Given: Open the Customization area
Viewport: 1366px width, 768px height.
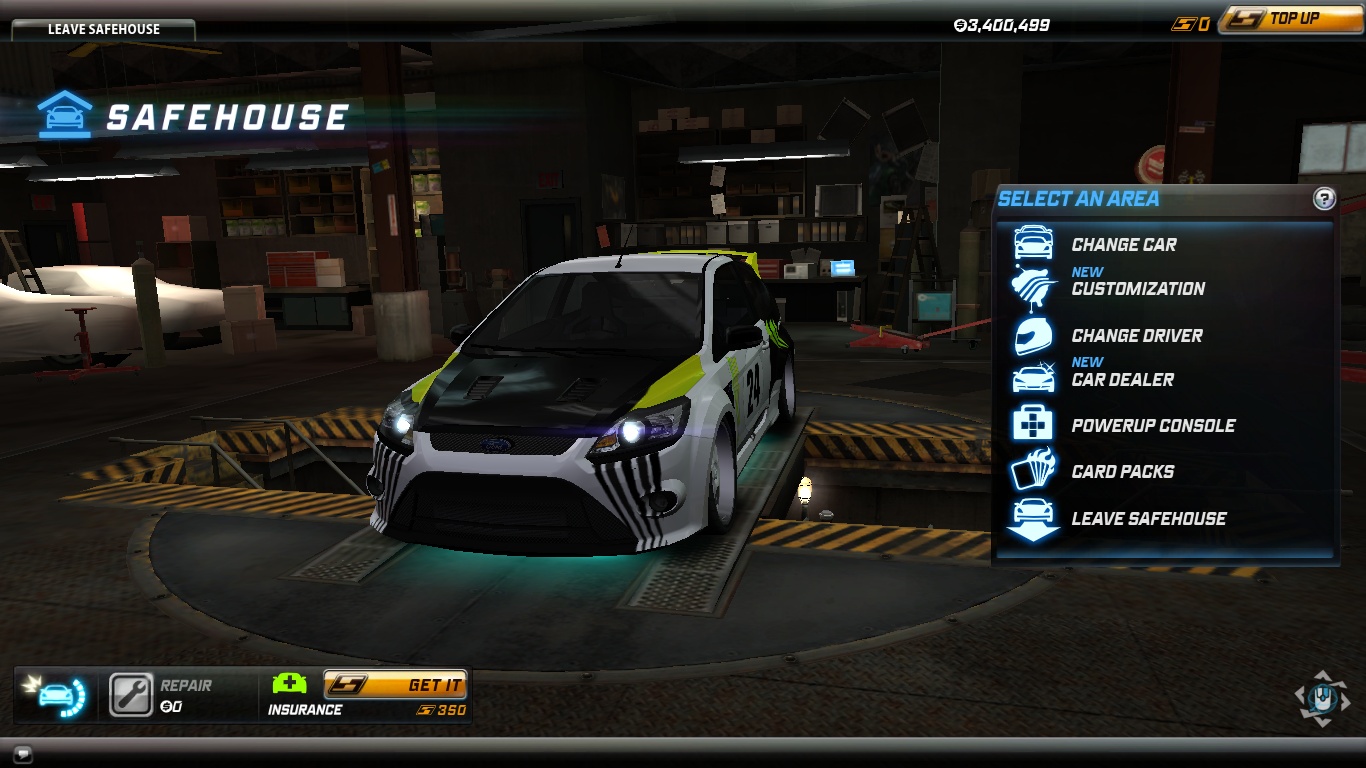Looking at the screenshot, I should pos(1137,288).
